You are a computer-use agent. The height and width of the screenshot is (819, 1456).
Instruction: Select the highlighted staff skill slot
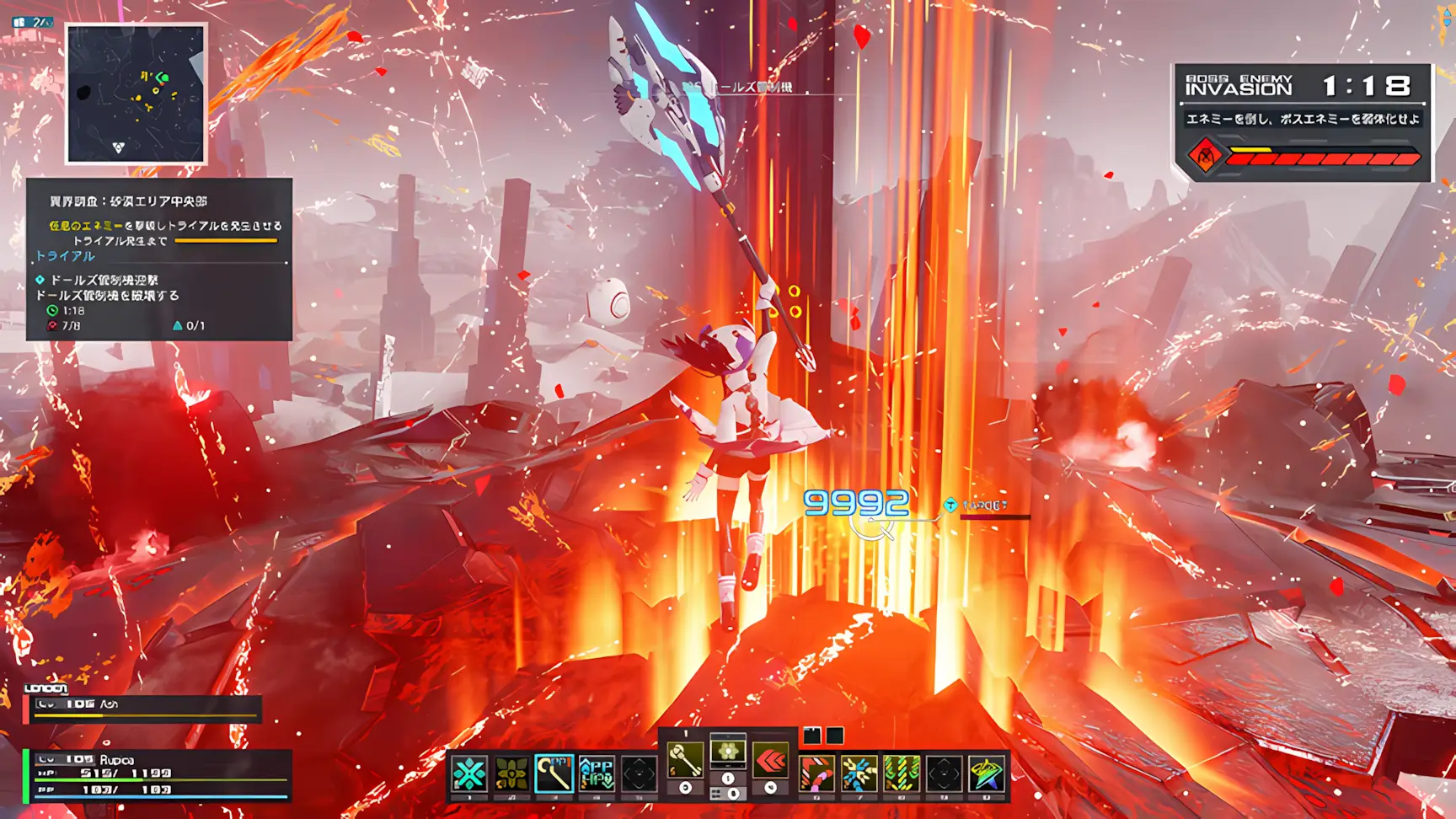554,773
